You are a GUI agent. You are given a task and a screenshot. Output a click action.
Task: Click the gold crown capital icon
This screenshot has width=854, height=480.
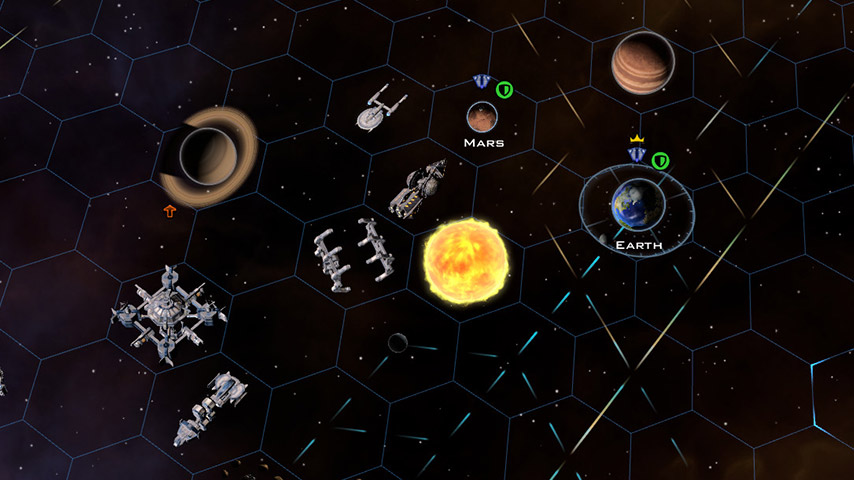point(636,139)
